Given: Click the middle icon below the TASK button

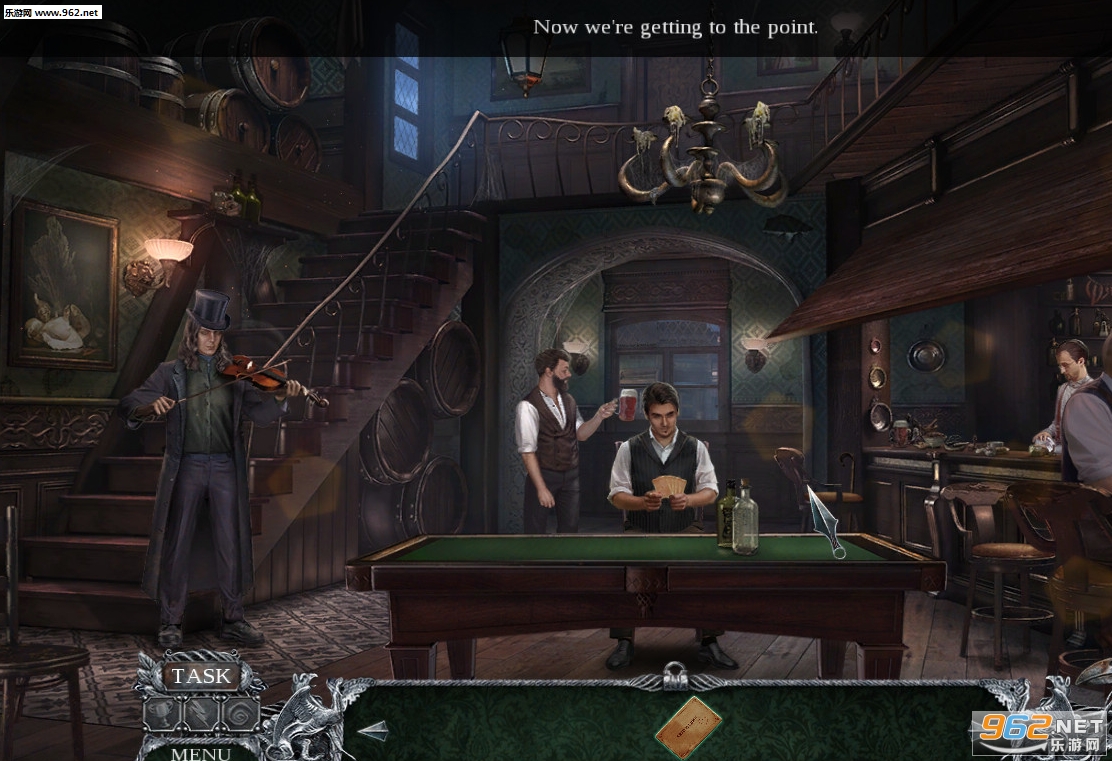Looking at the screenshot, I should pyautogui.click(x=202, y=714).
